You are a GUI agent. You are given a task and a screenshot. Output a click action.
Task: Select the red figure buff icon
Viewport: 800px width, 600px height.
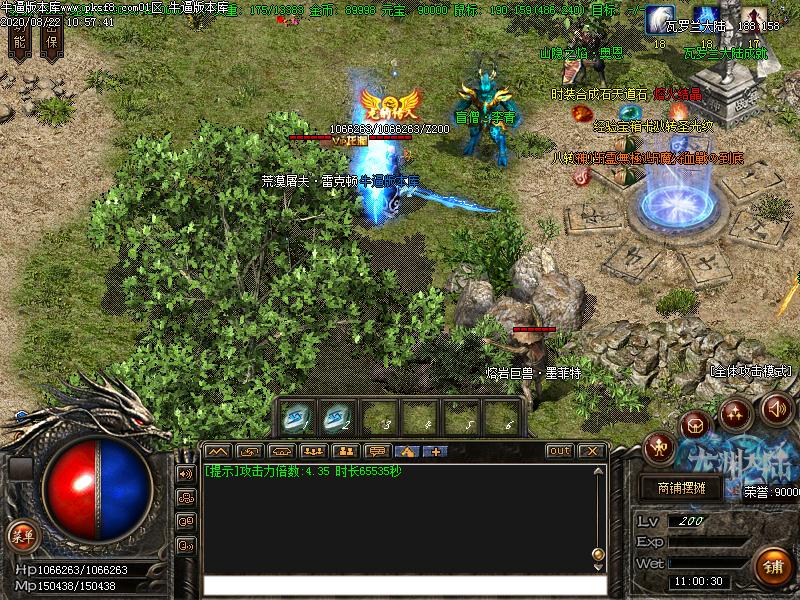(752, 18)
